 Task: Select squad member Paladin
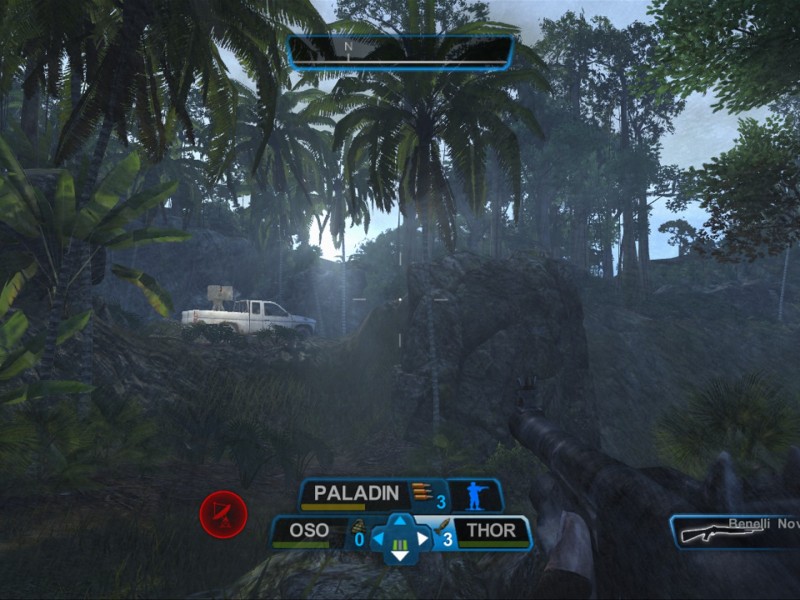tap(357, 493)
